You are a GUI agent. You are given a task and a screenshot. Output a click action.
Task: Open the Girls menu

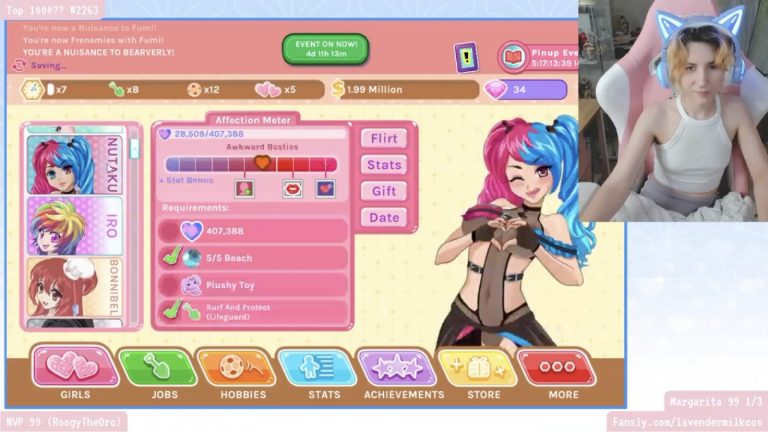click(75, 370)
